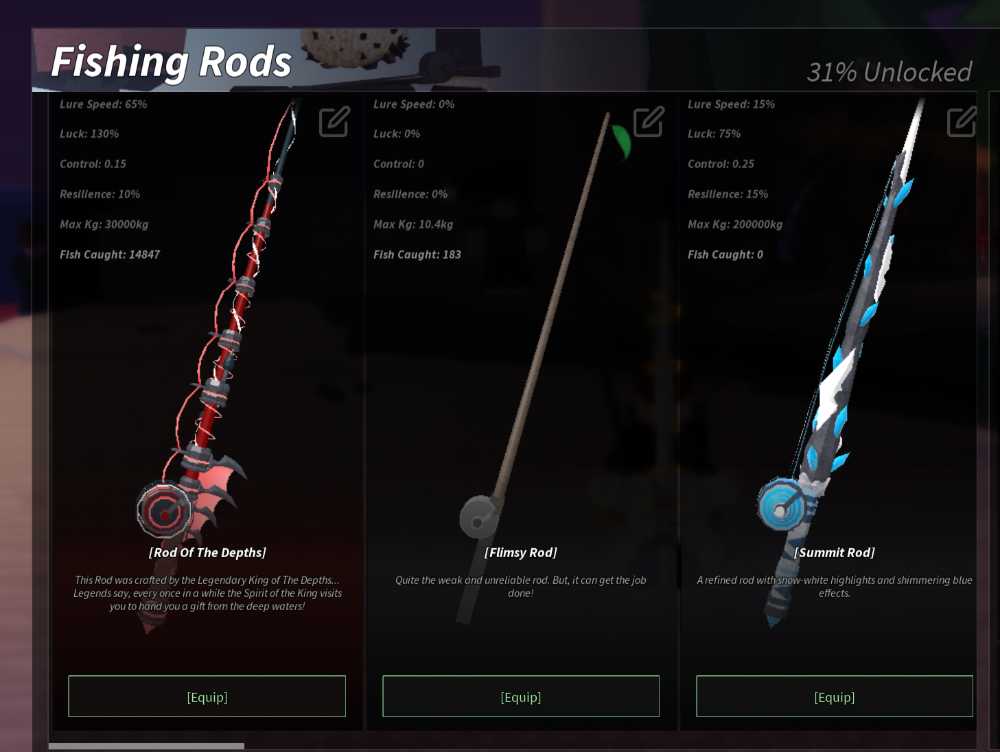The height and width of the screenshot is (752, 1000).
Task: Click the horizontal scrollbar under the rod list
Action: [146, 745]
